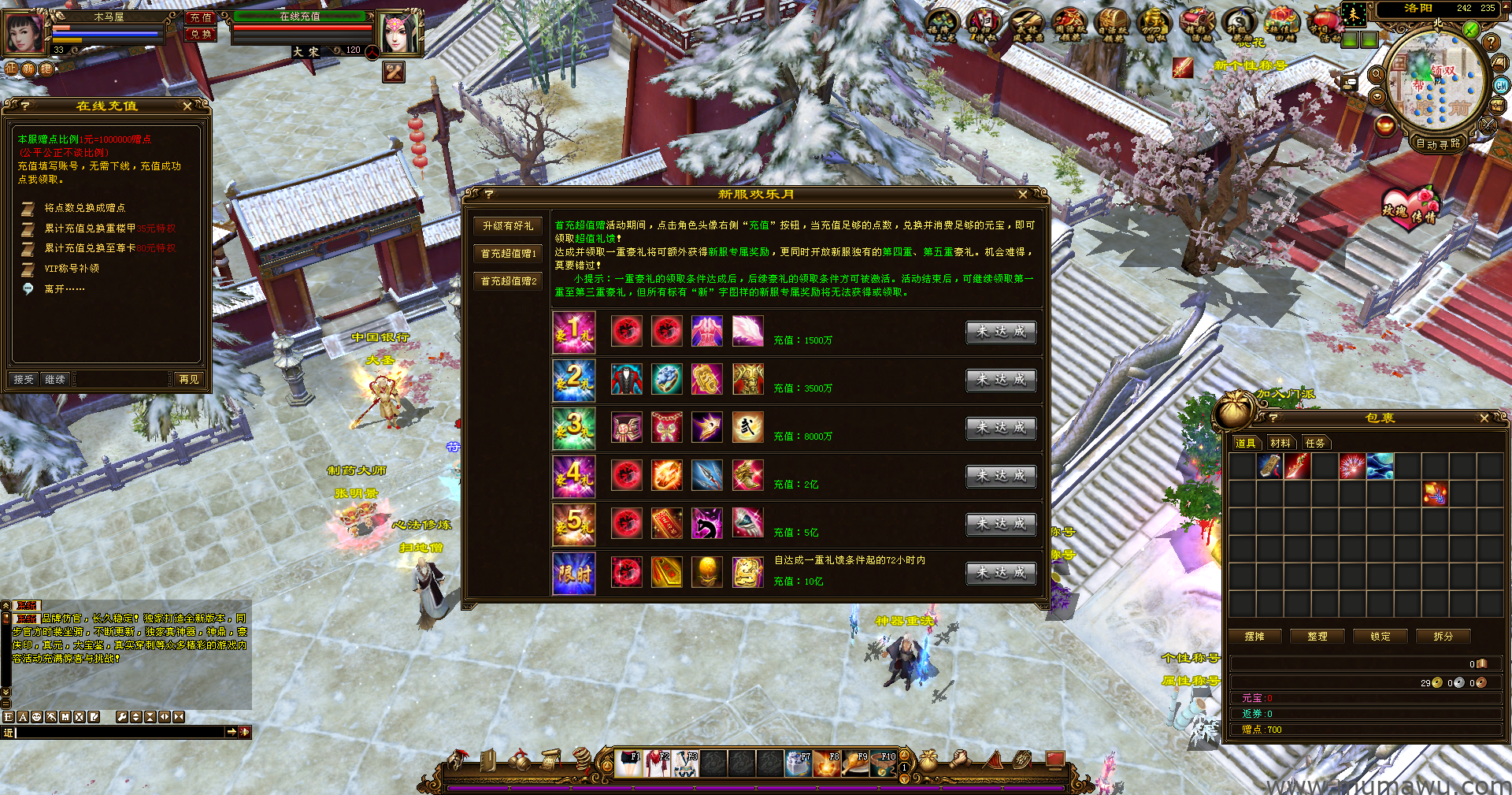Open the 任务 inventory tab
The width and height of the screenshot is (1512, 795).
1315,443
